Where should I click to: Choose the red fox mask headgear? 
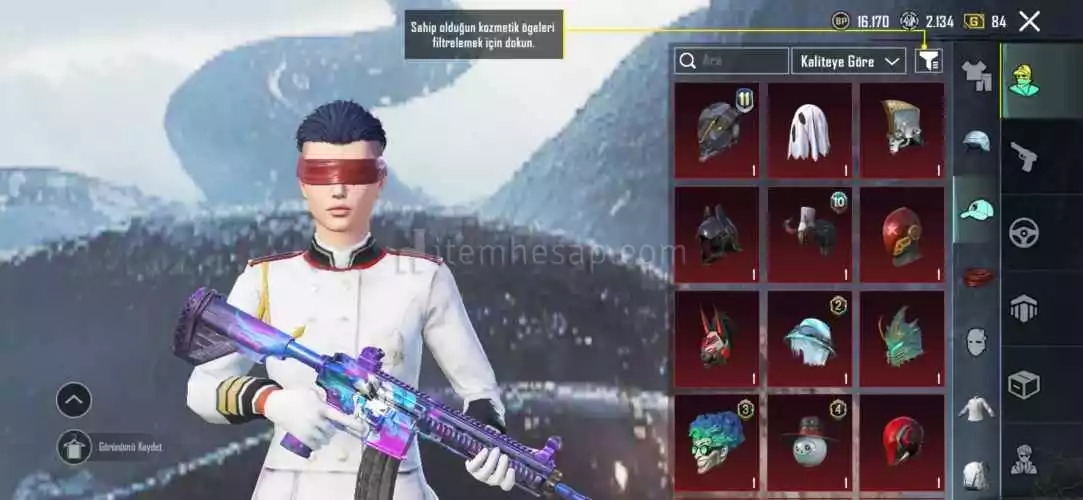point(716,339)
